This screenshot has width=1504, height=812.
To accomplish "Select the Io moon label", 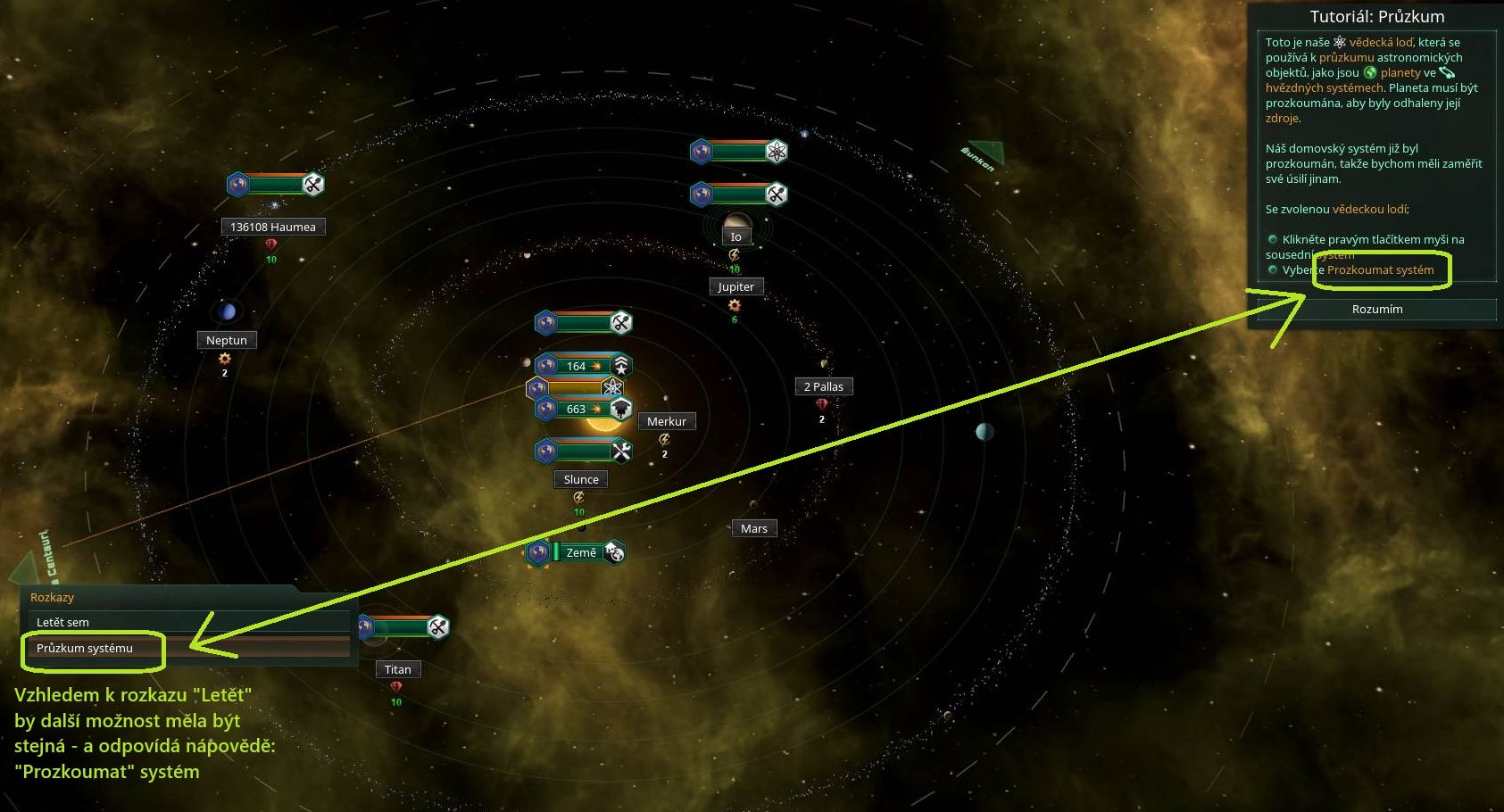I will pyautogui.click(x=735, y=236).
